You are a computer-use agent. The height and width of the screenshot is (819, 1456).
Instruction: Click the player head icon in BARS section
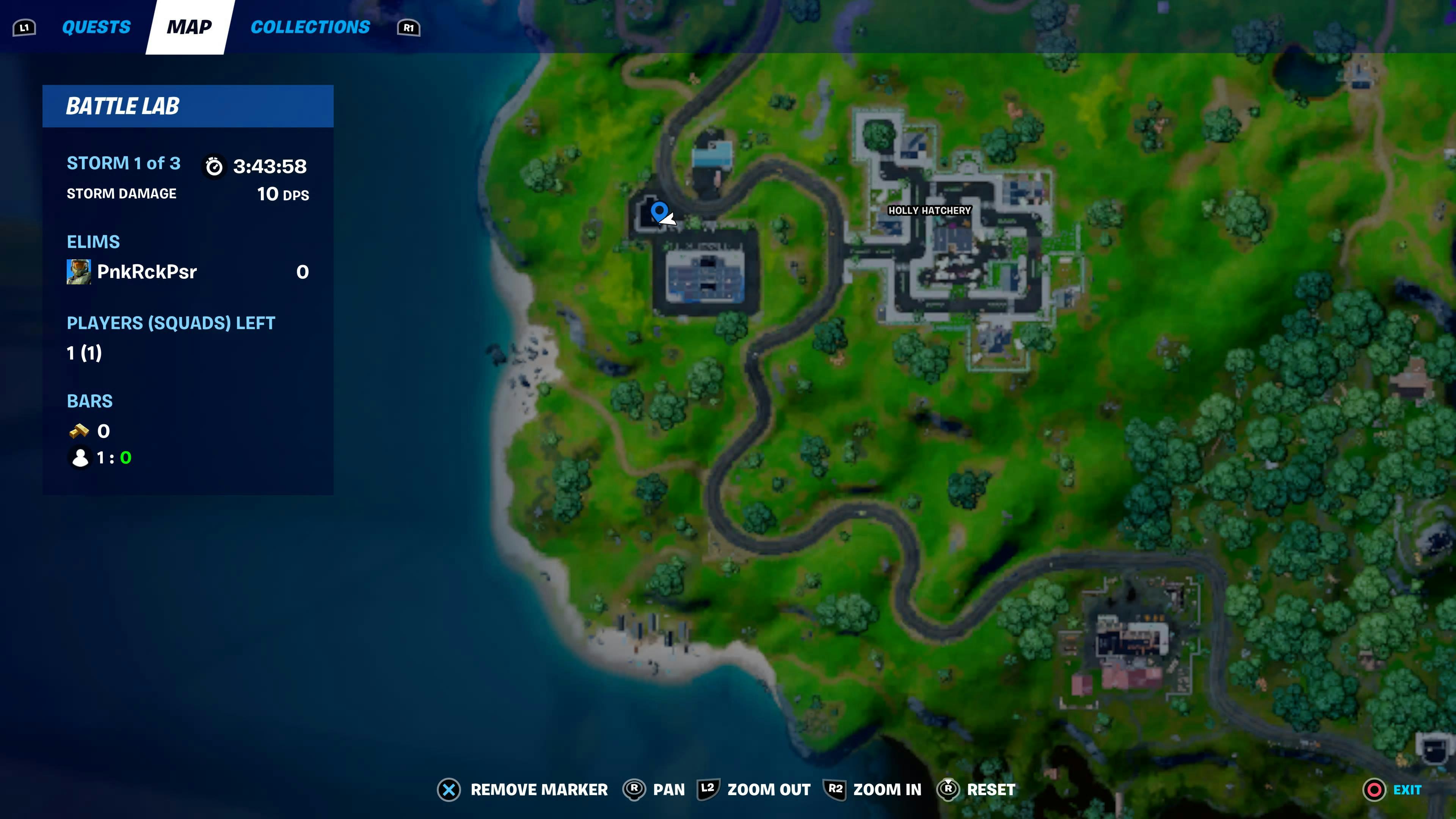[80, 458]
